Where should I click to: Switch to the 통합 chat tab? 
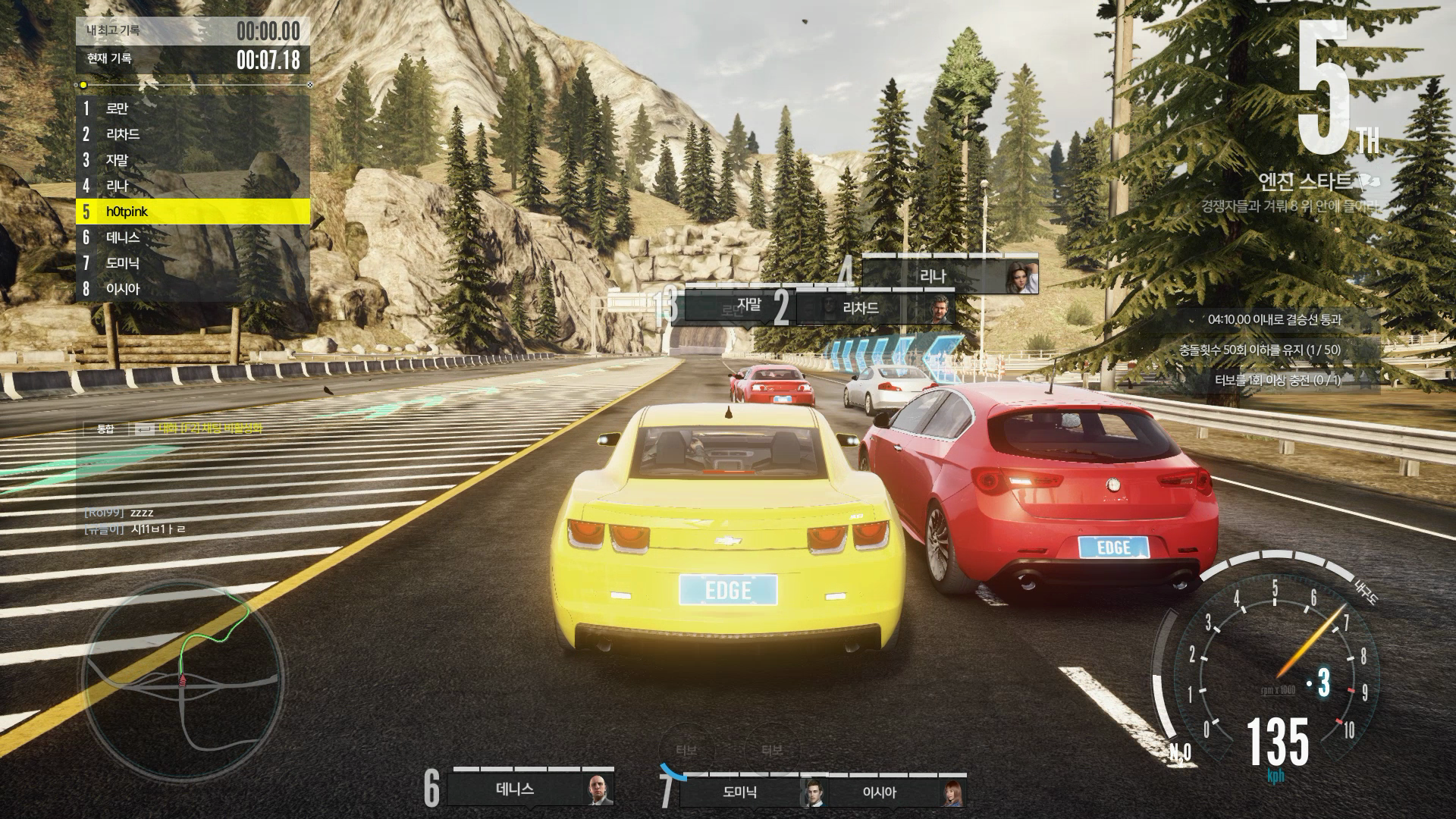(x=105, y=429)
